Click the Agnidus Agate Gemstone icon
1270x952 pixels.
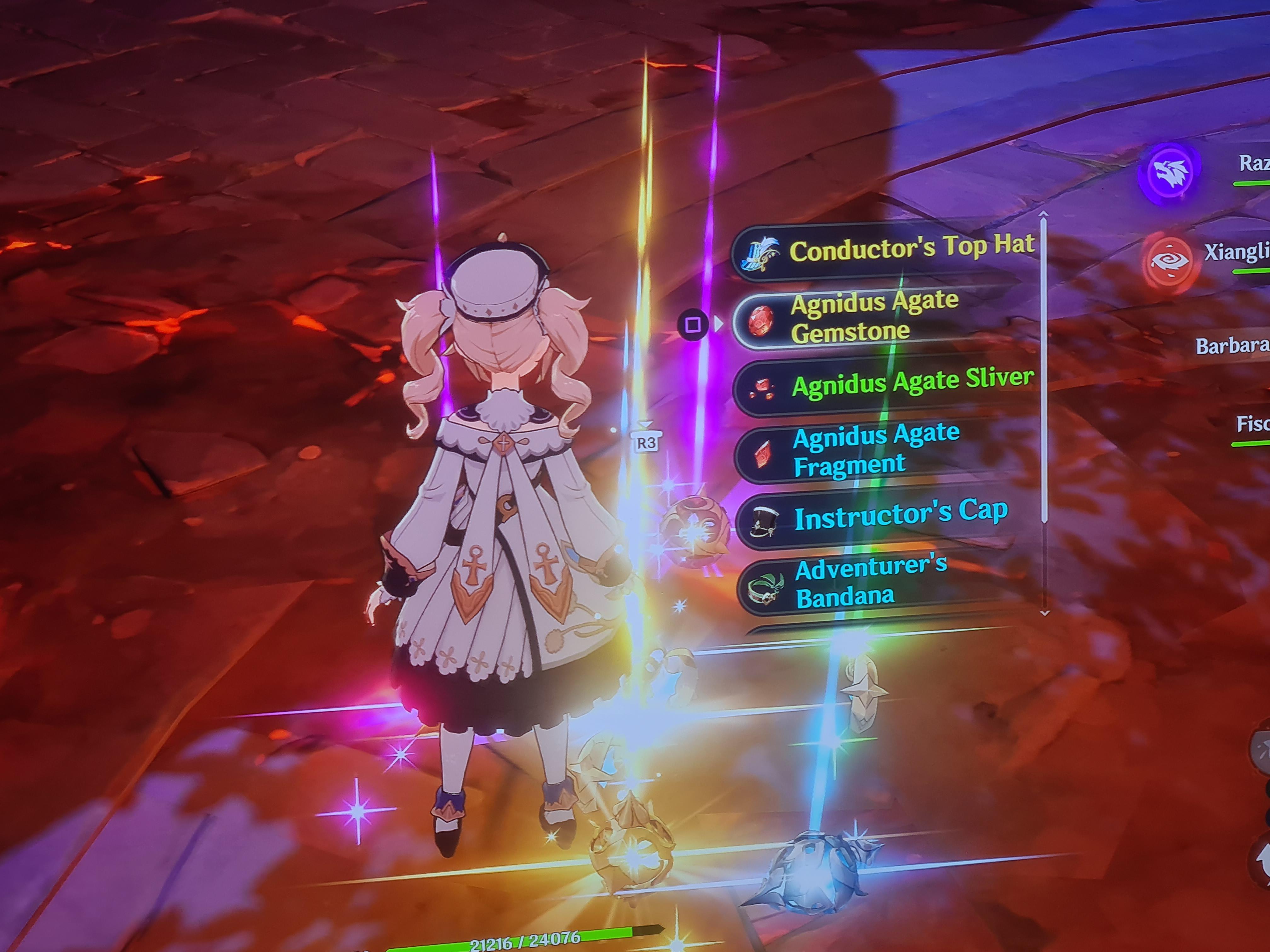762,322
